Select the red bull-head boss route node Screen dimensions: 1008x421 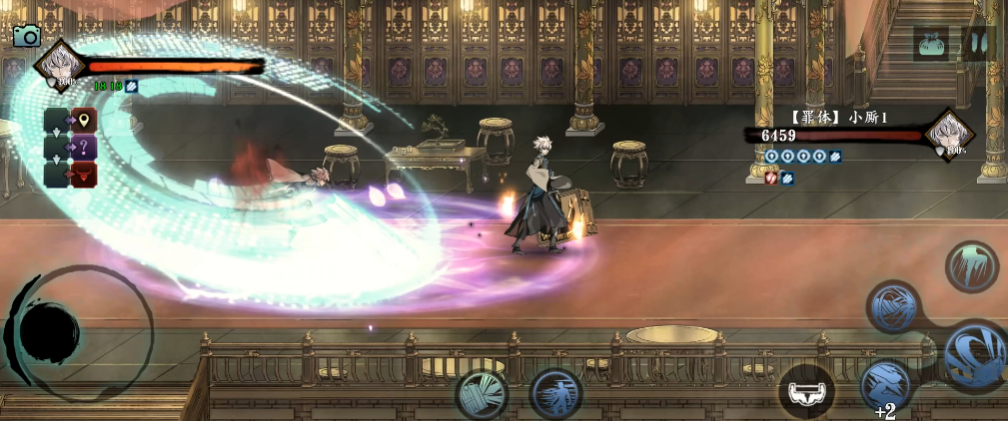click(x=83, y=174)
